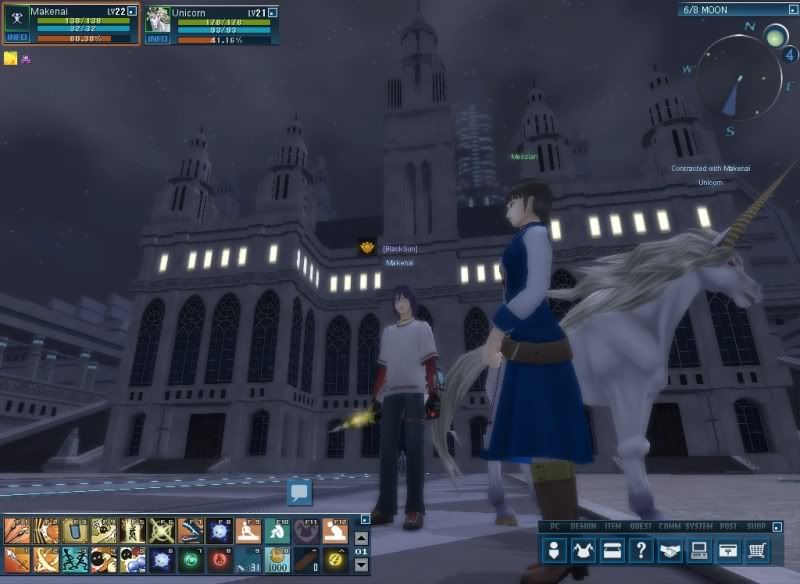Image resolution: width=800 pixels, height=584 pixels.
Task: Toggle the small square button beside Makenai's level
Action: (x=133, y=11)
